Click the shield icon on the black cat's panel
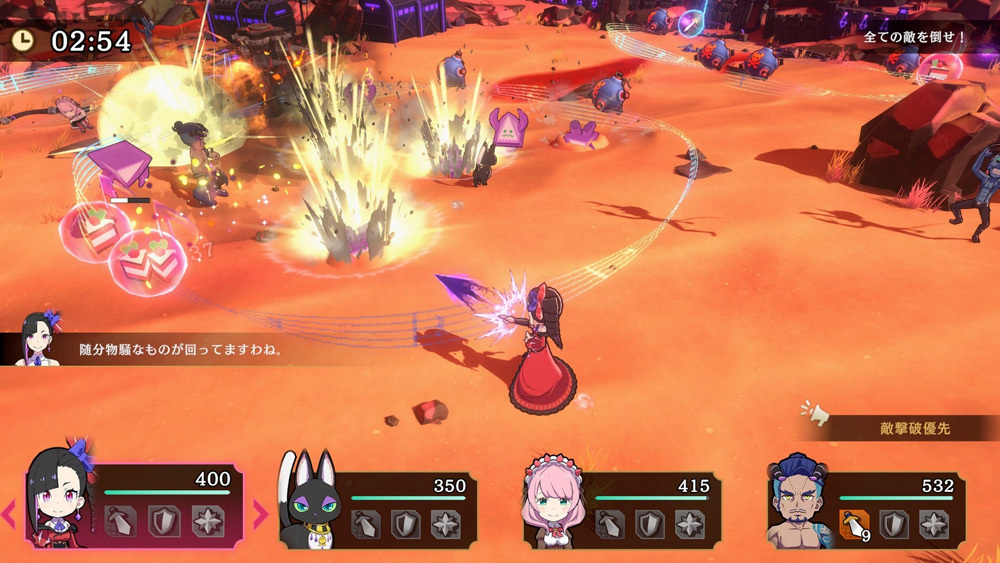The image size is (1000, 563). 406,524
